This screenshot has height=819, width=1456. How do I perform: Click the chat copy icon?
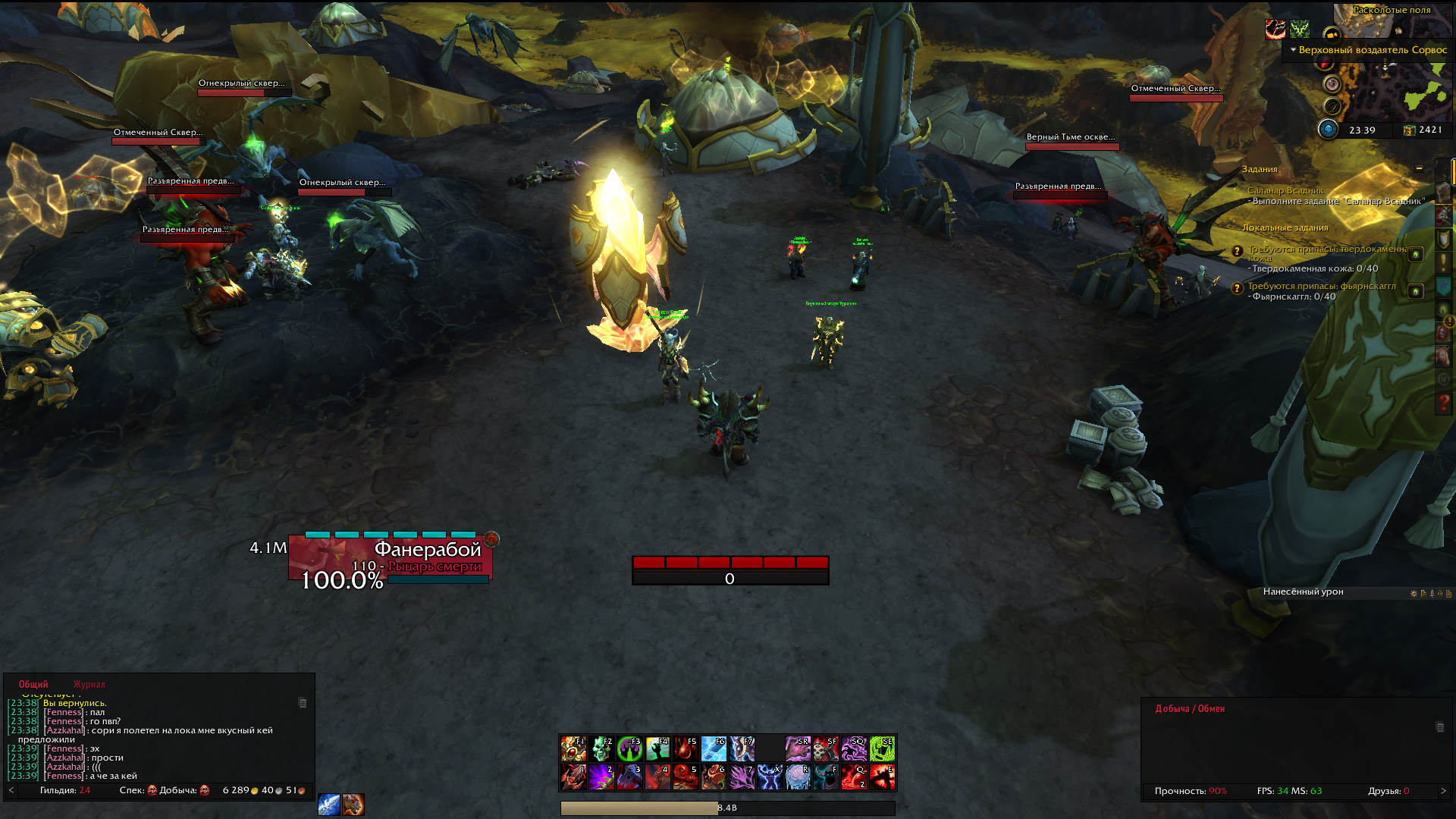pyautogui.click(x=303, y=703)
